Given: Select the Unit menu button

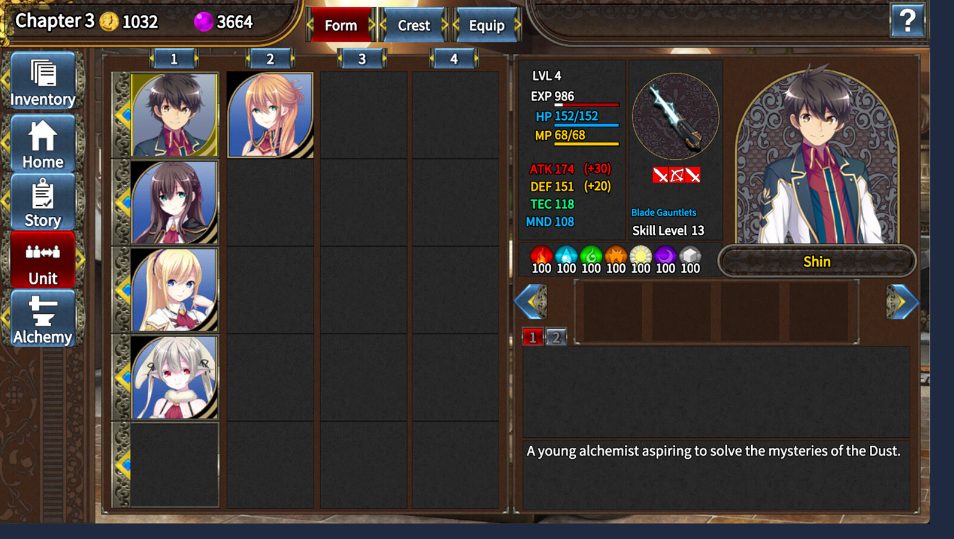Looking at the screenshot, I should click(x=43, y=260).
